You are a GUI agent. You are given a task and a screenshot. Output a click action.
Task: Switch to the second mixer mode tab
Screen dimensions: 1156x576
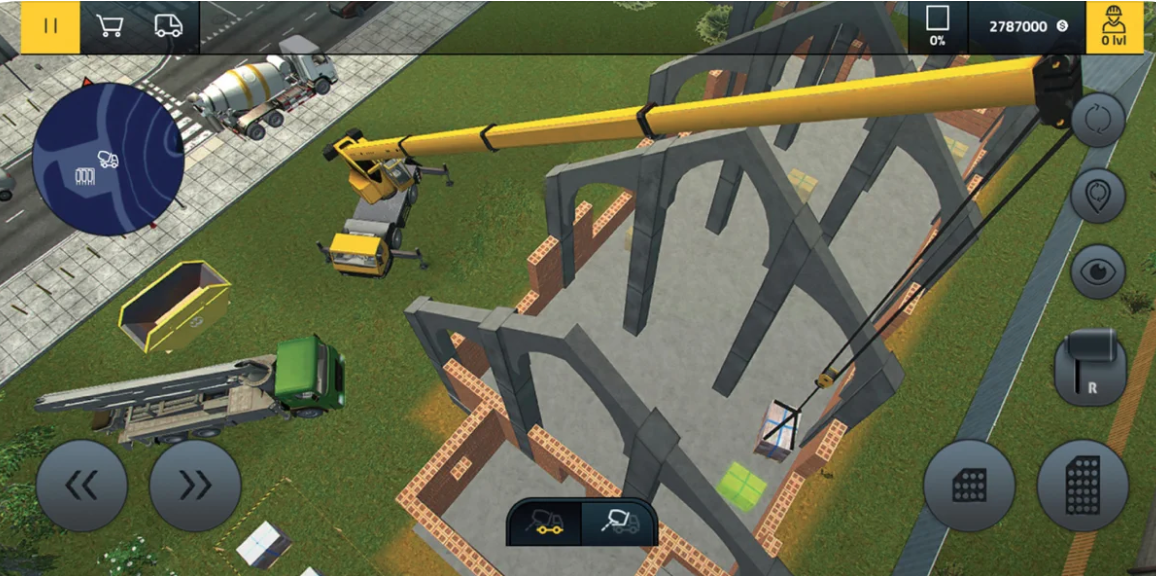617,521
